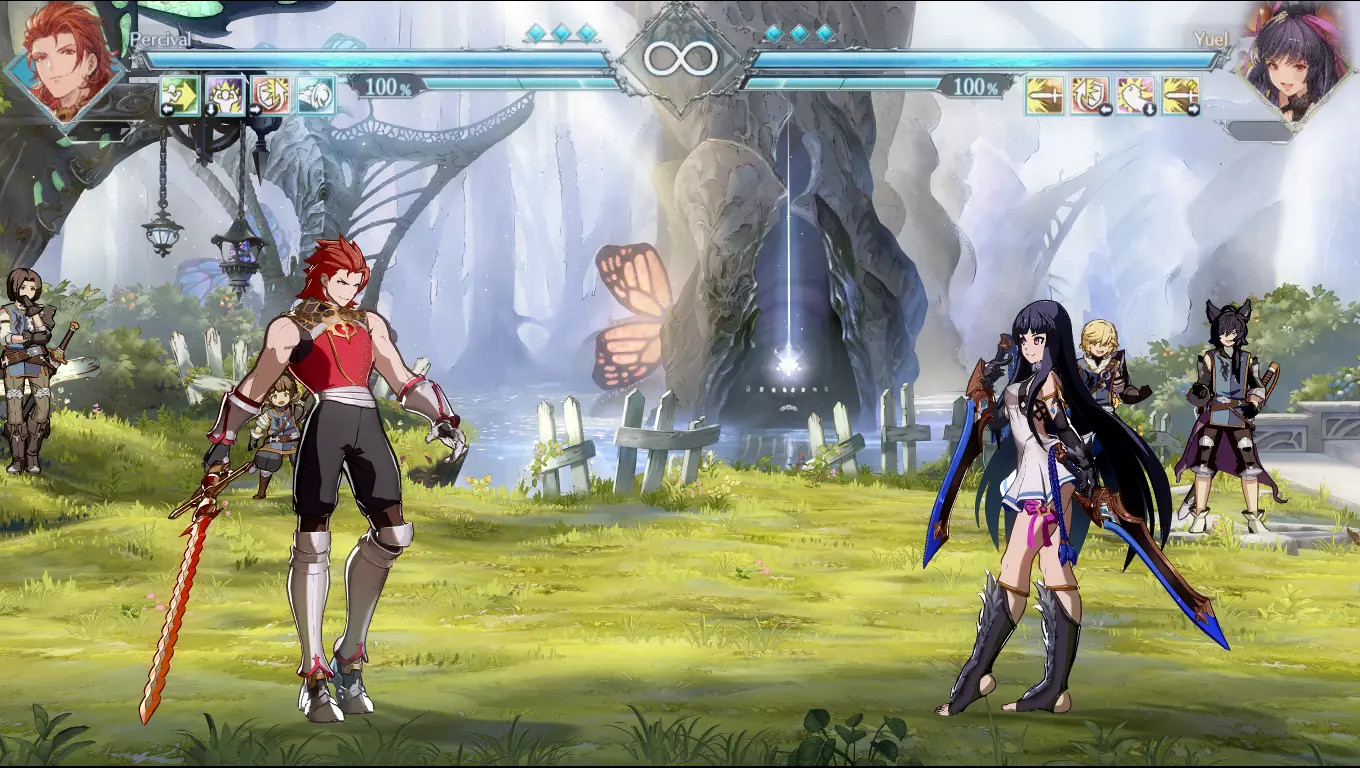This screenshot has width=1360, height=768.
Task: Select Percival's purple power-up skill icon
Action: coord(223,94)
